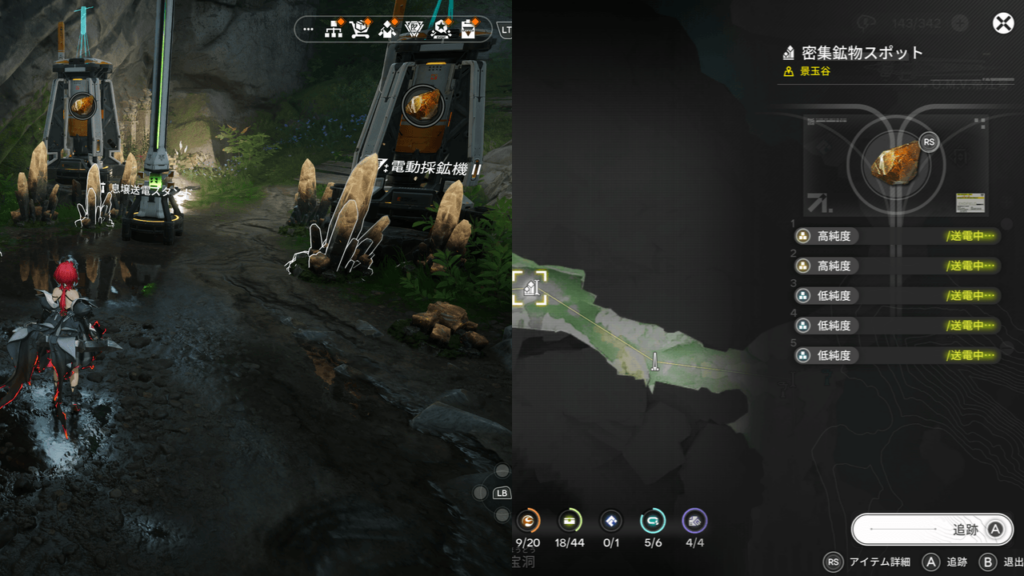
Task: Open the triangular badge icon in top bar
Action: coord(413,29)
